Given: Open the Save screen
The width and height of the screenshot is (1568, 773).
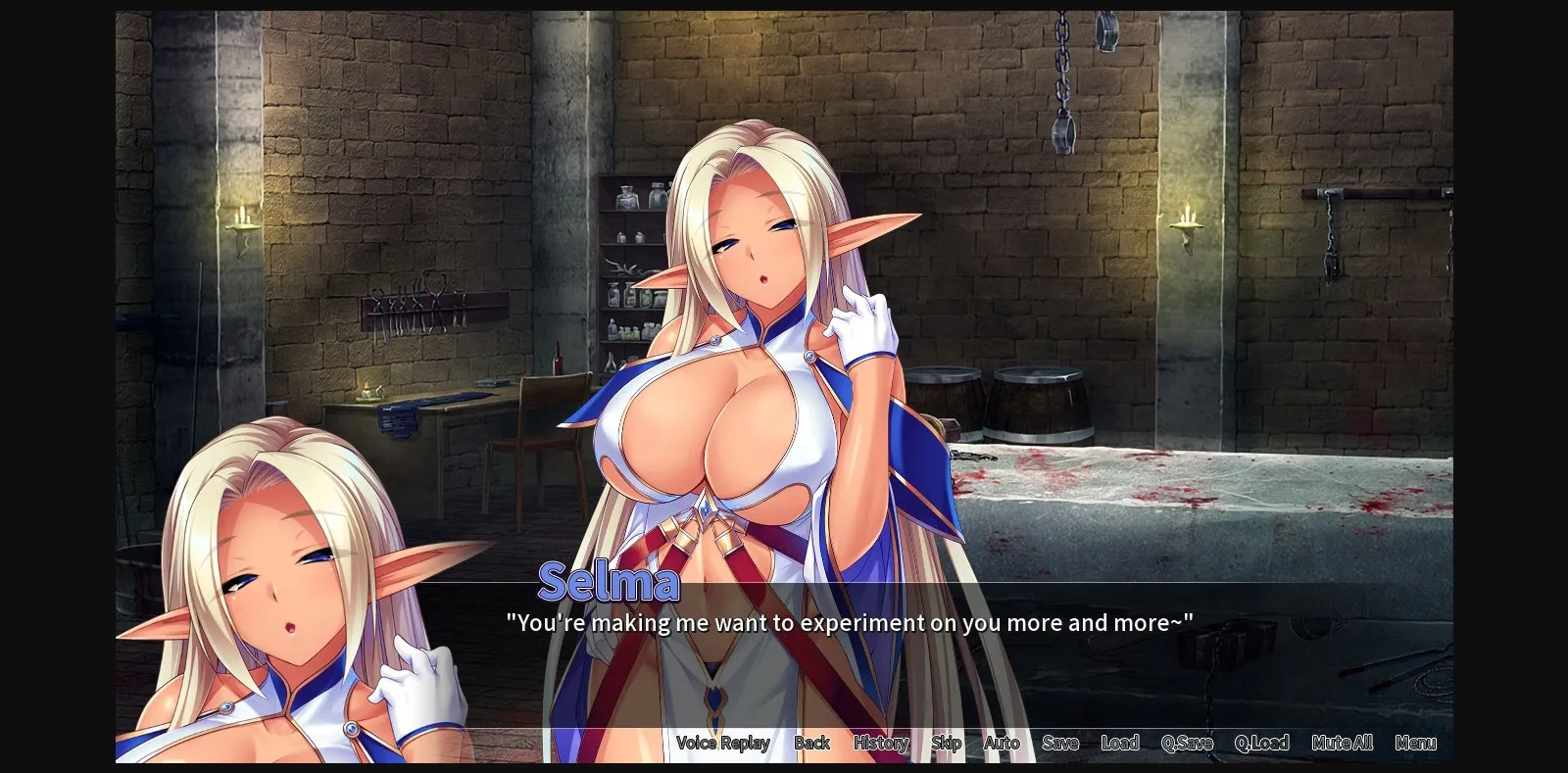Looking at the screenshot, I should [x=1059, y=743].
